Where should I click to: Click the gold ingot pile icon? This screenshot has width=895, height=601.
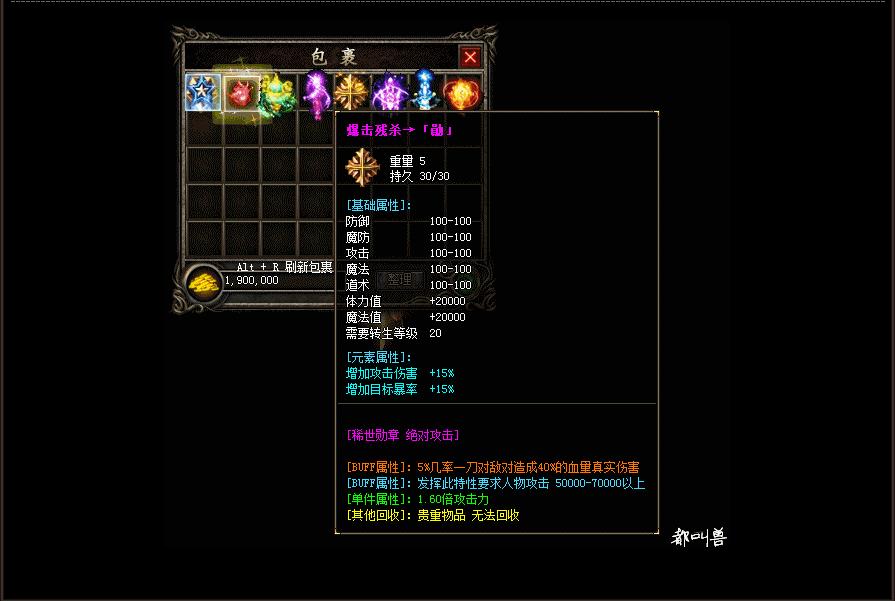204,283
